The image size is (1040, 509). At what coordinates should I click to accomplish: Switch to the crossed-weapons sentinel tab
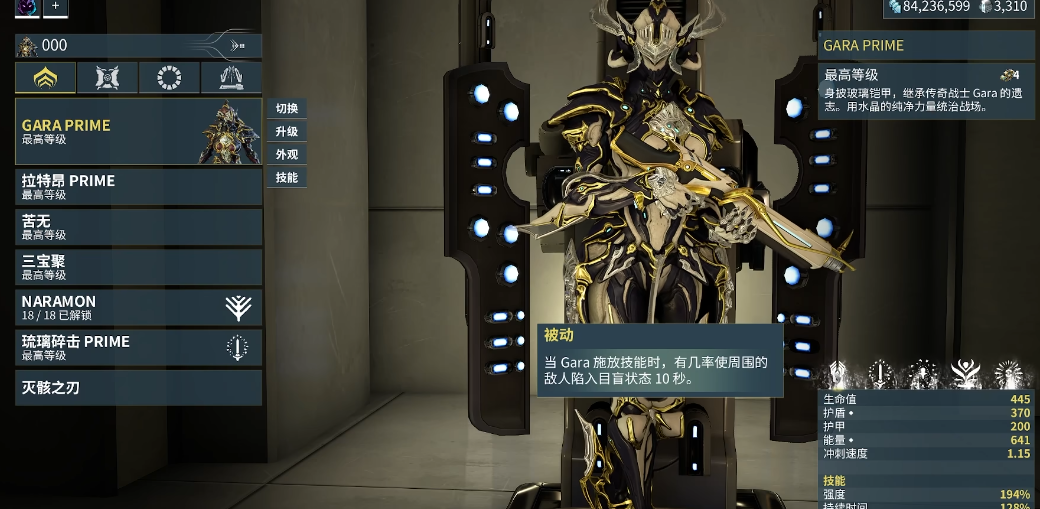click(x=107, y=78)
